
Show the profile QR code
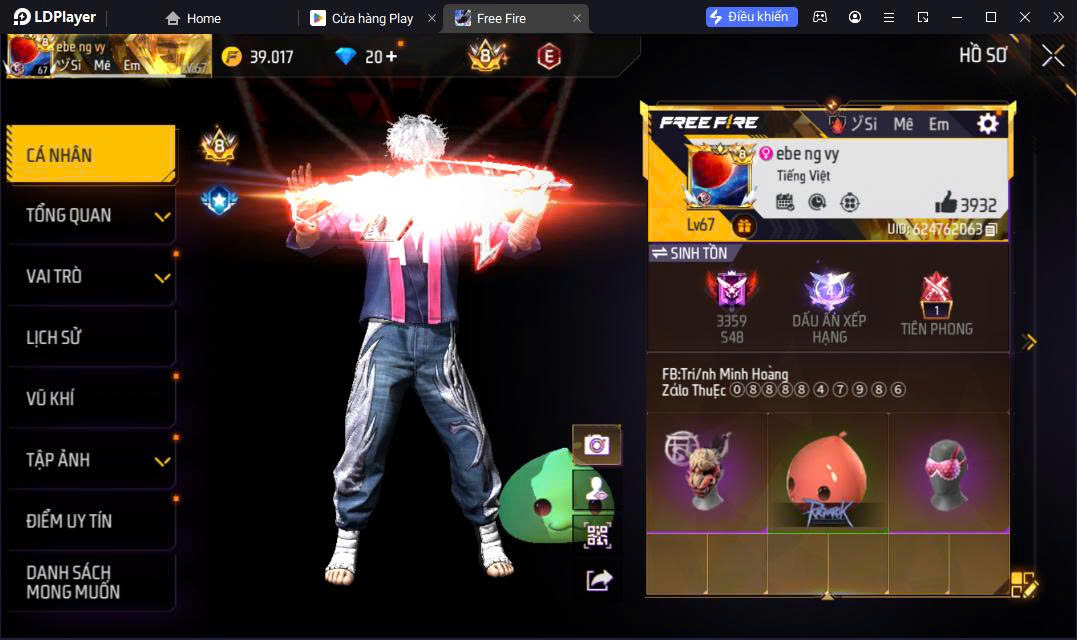coord(597,536)
